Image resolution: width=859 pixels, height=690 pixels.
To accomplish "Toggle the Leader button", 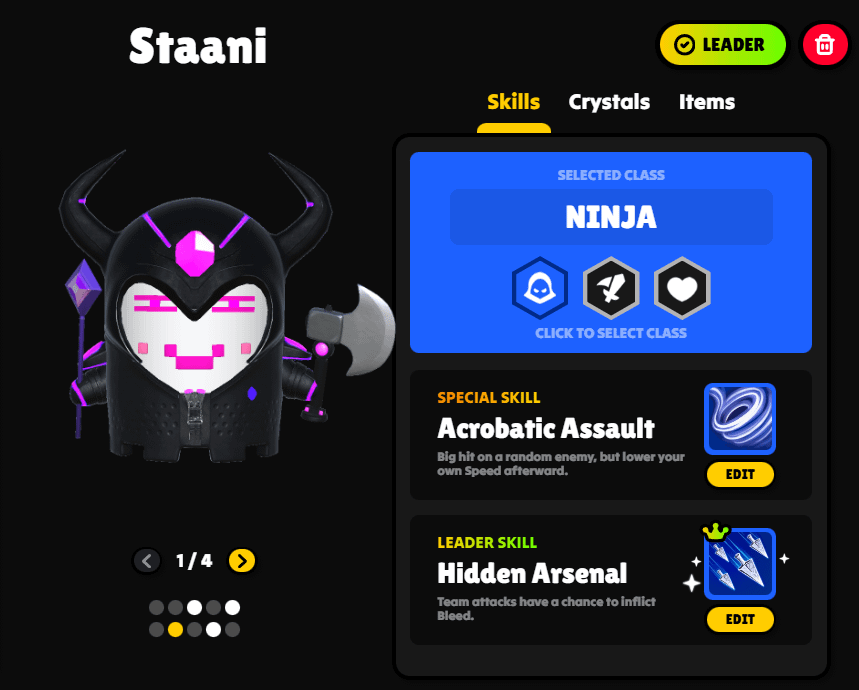I will [x=722, y=45].
